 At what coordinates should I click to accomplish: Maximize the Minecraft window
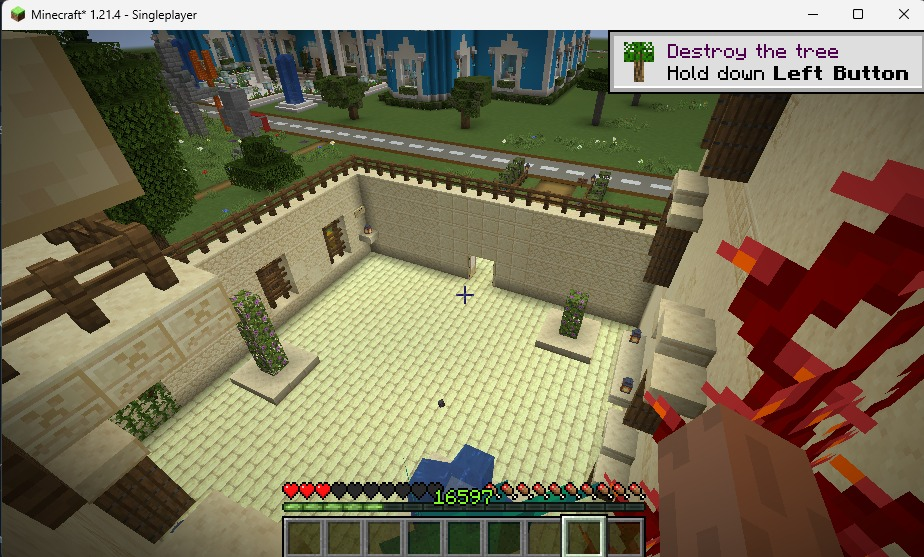[x=858, y=14]
